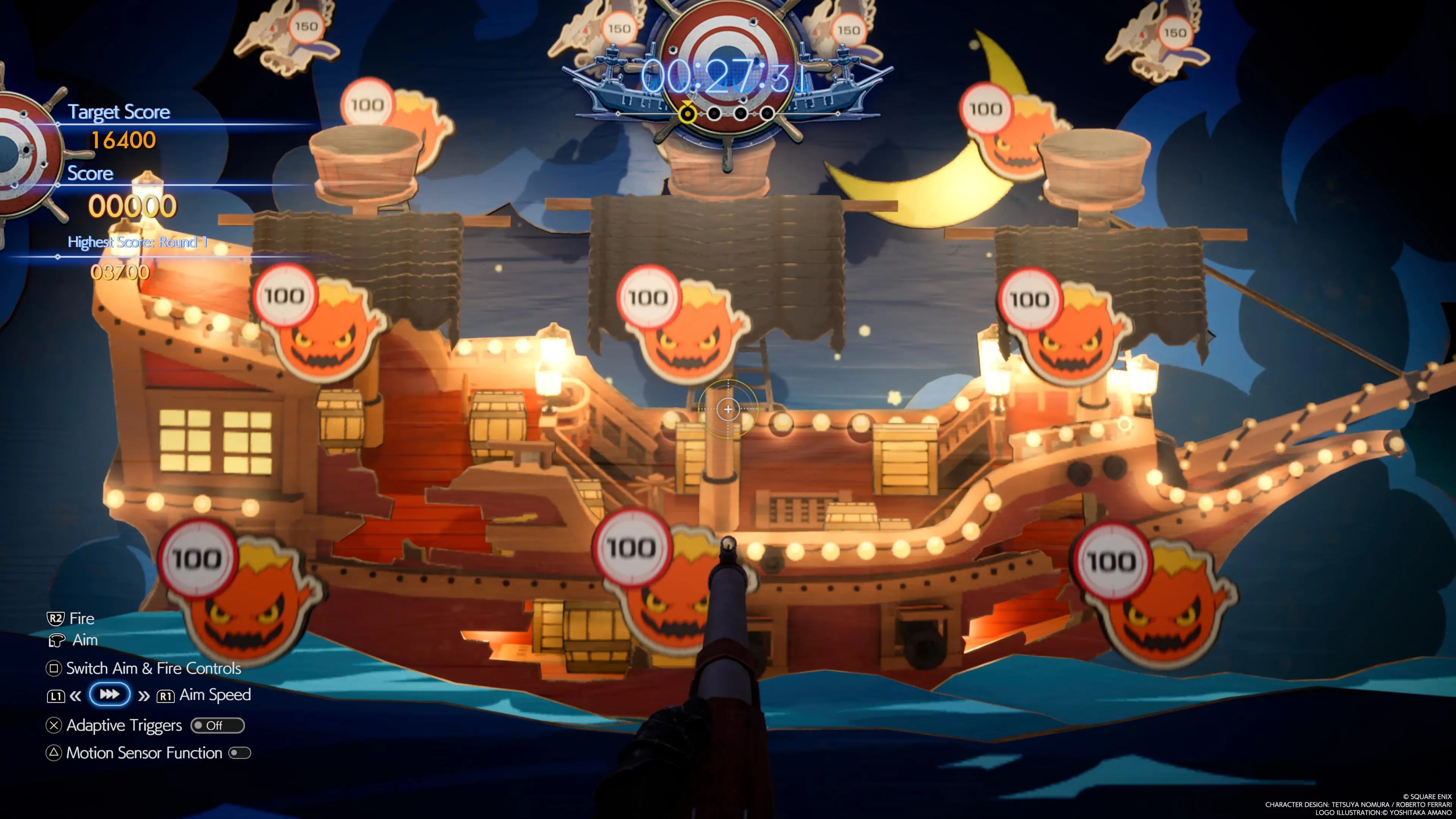This screenshot has width=1456, height=819.
Task: Click the Score section heading
Action: tap(91, 174)
